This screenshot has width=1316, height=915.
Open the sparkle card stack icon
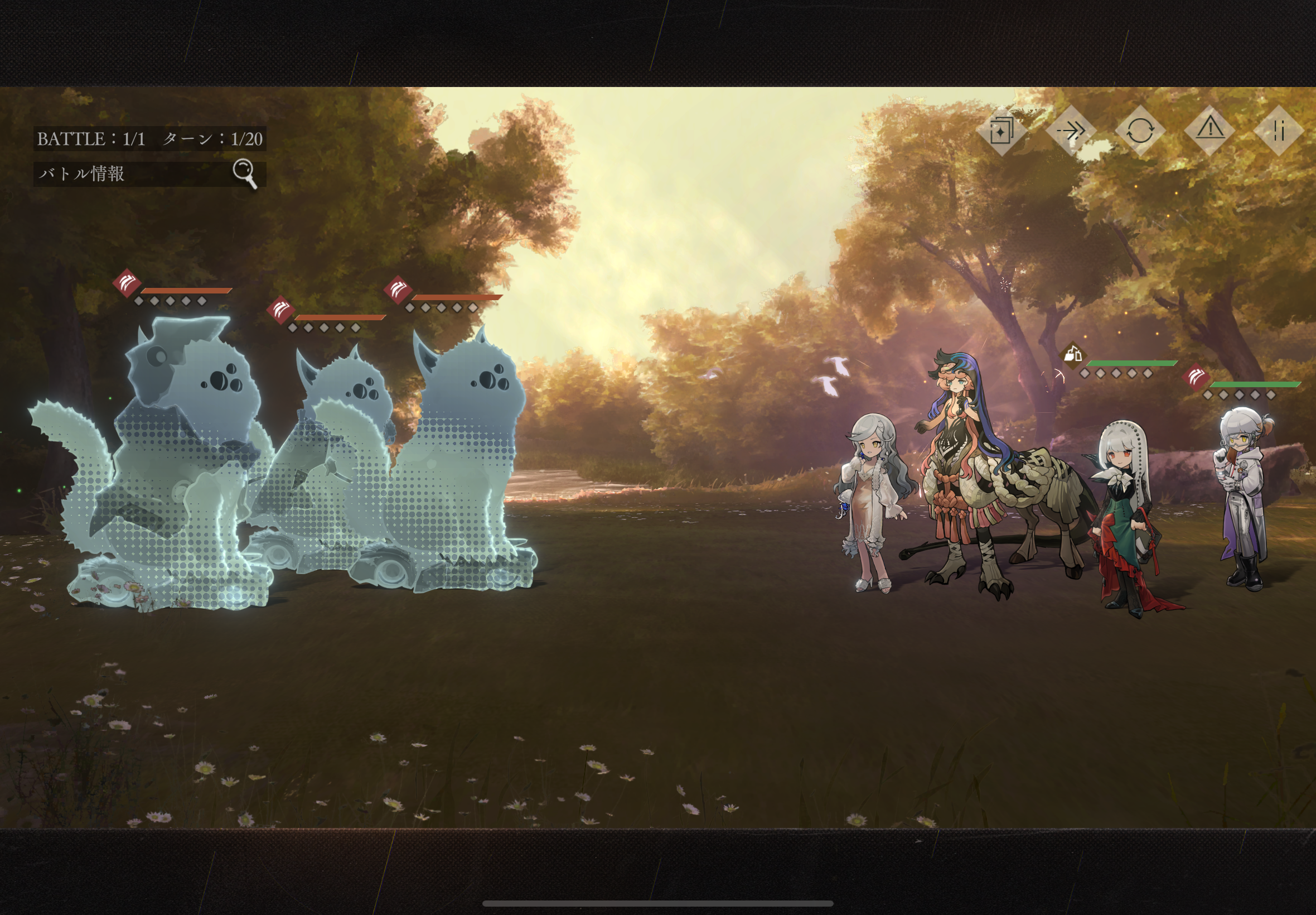pos(1001,131)
